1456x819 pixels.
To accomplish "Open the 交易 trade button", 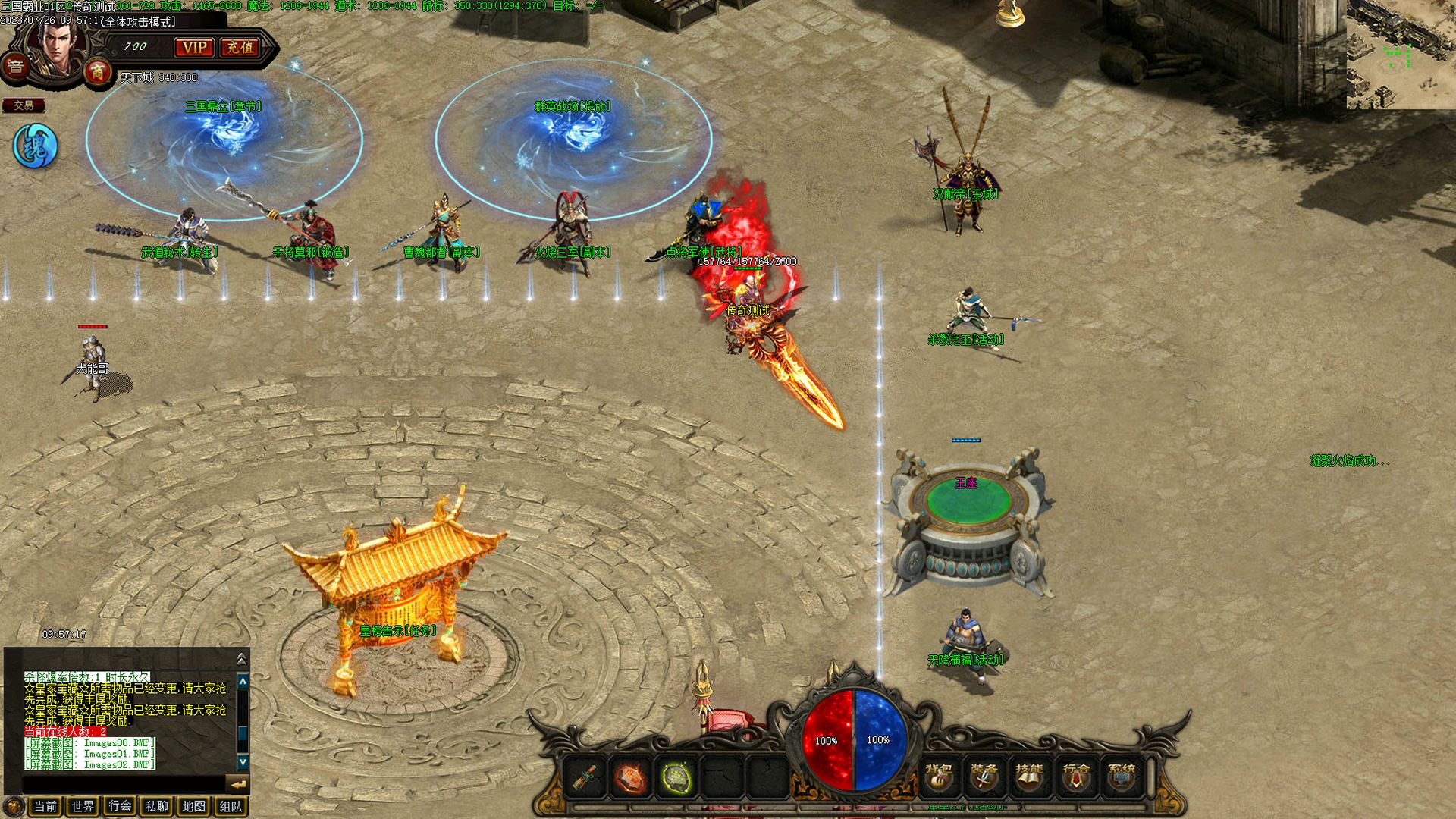I will 24,105.
